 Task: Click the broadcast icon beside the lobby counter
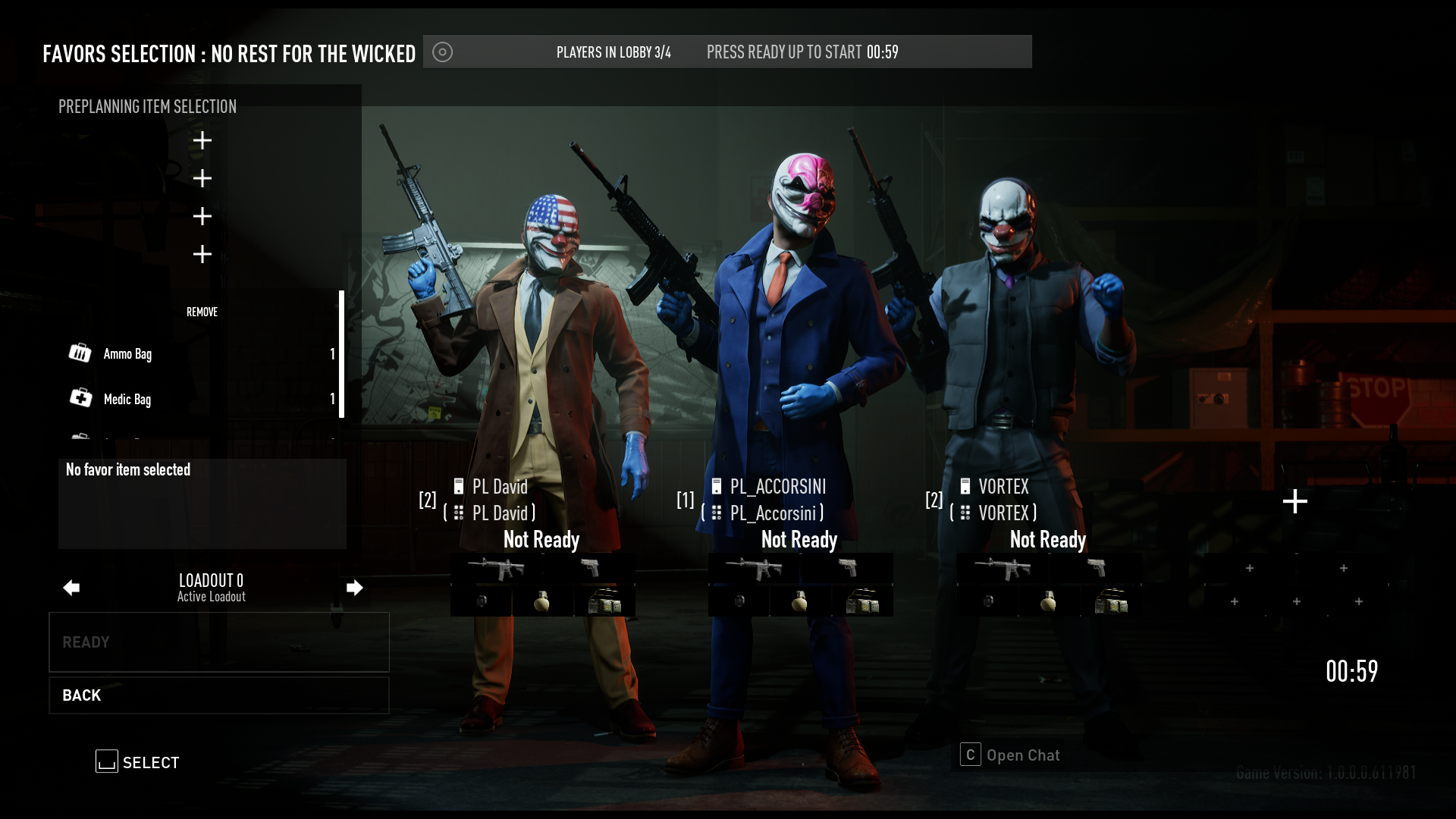tap(443, 52)
